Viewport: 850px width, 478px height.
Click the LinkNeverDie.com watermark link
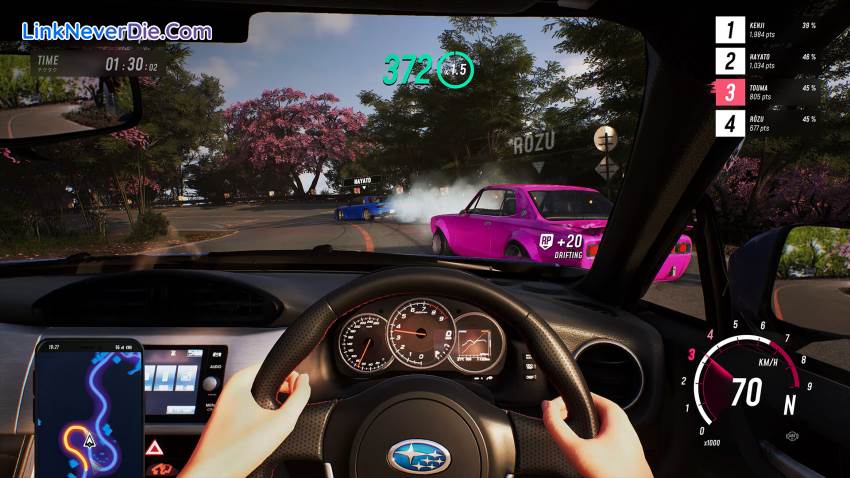tap(117, 31)
